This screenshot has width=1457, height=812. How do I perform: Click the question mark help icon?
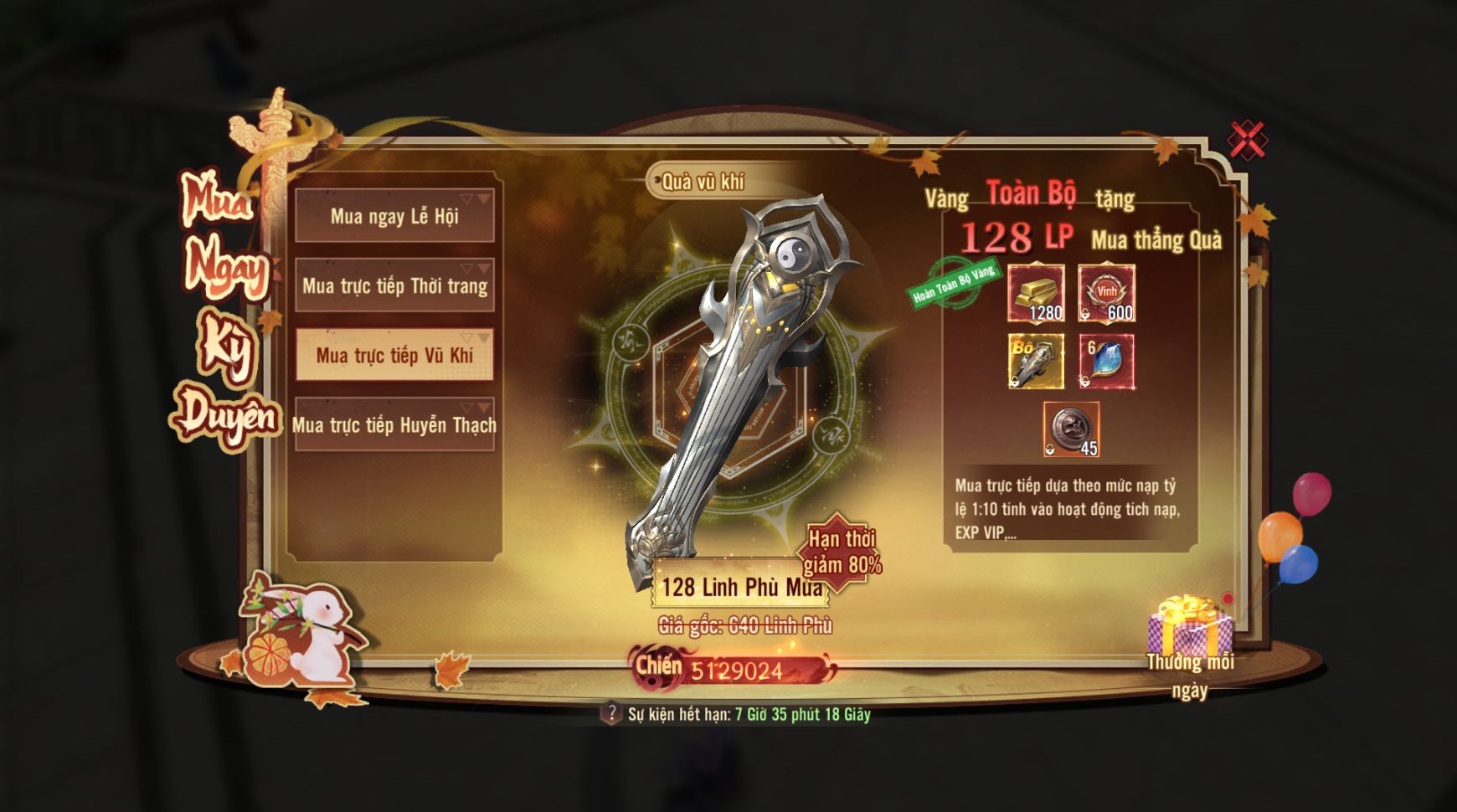[x=611, y=713]
